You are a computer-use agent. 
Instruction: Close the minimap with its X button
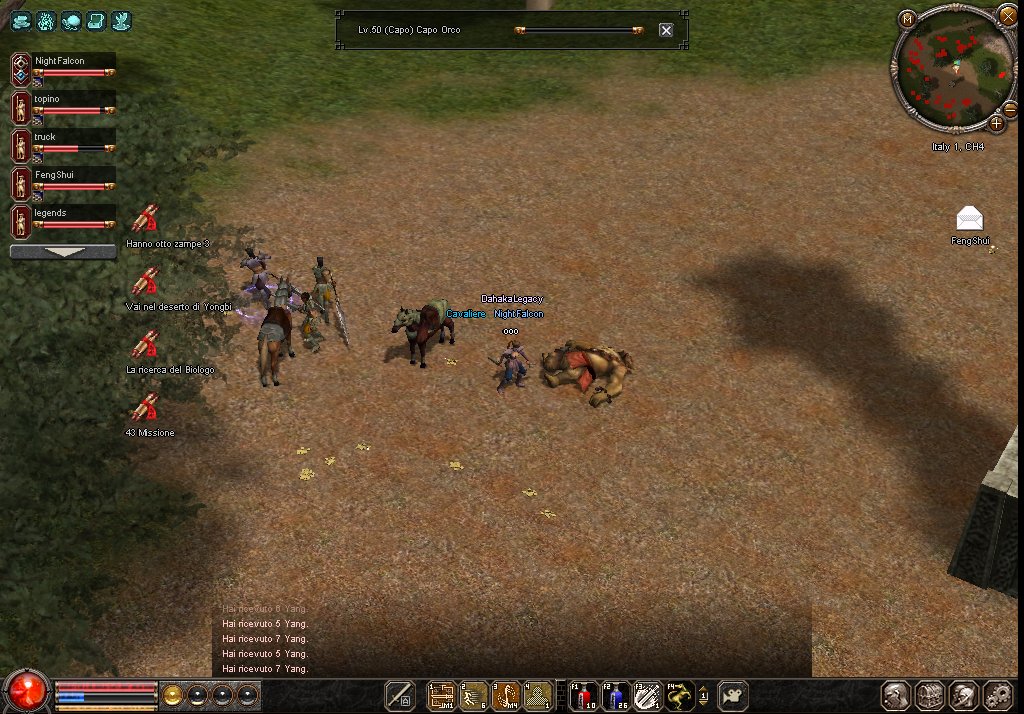(x=1007, y=15)
